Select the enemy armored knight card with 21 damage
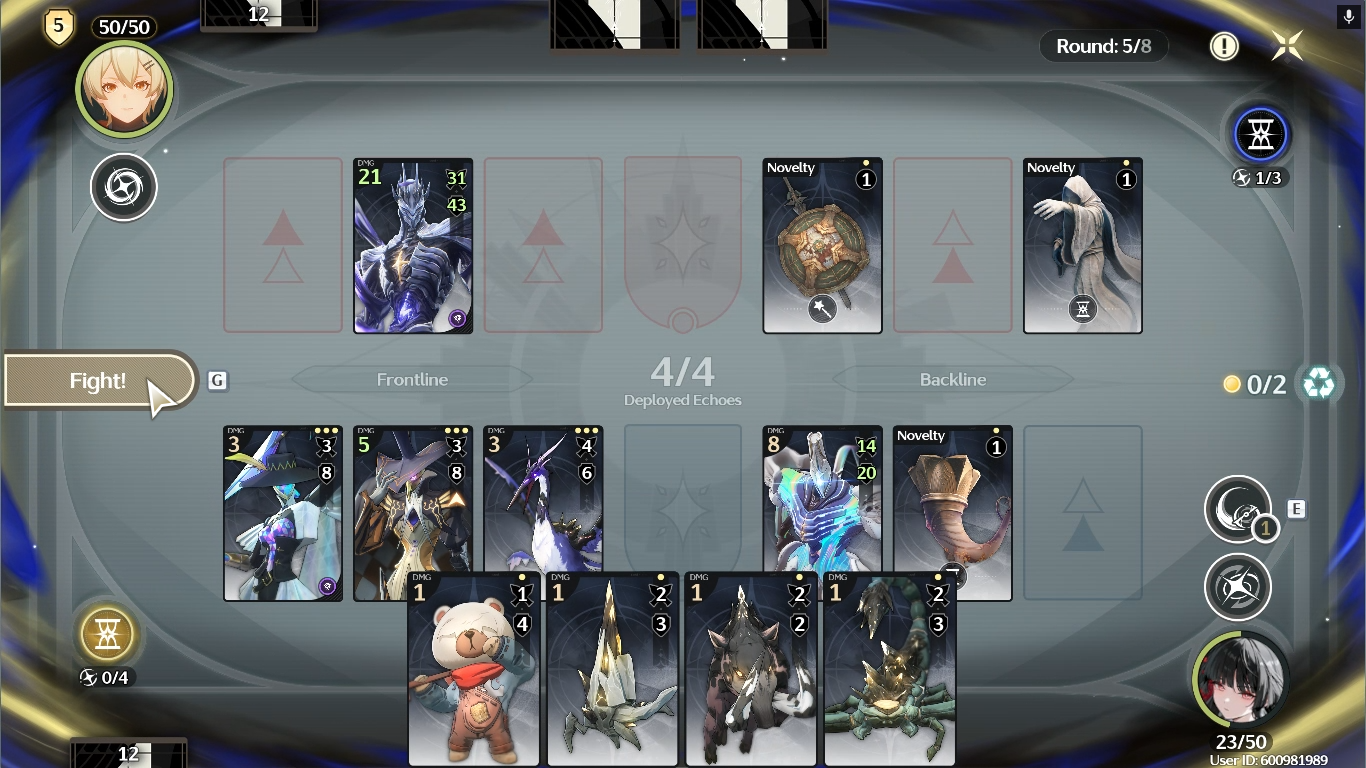 tap(413, 246)
